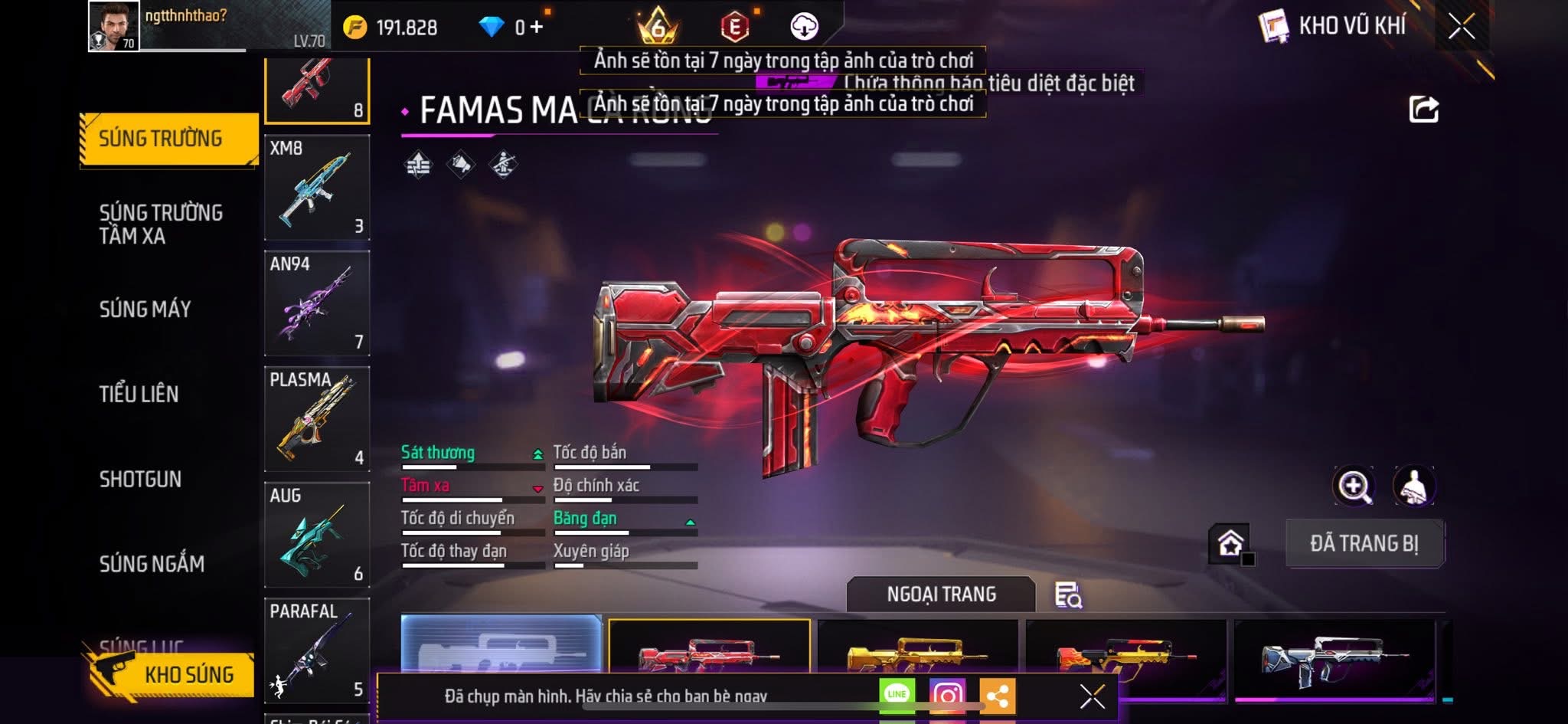Close the Kho Vũ Khí screen
This screenshot has width=1568, height=724.
click(1461, 27)
